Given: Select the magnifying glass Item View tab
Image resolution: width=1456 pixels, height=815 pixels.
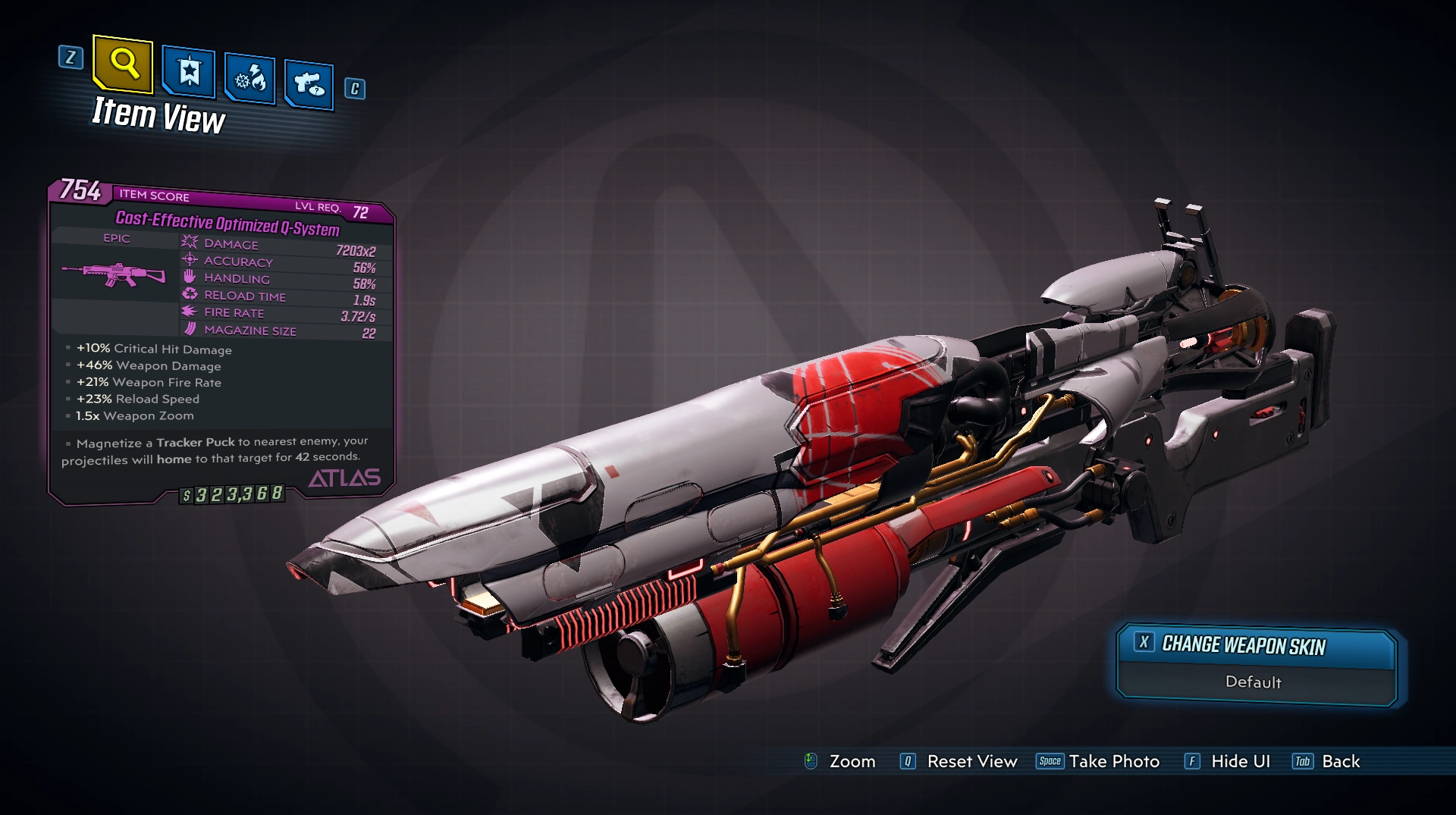Looking at the screenshot, I should click(124, 64).
